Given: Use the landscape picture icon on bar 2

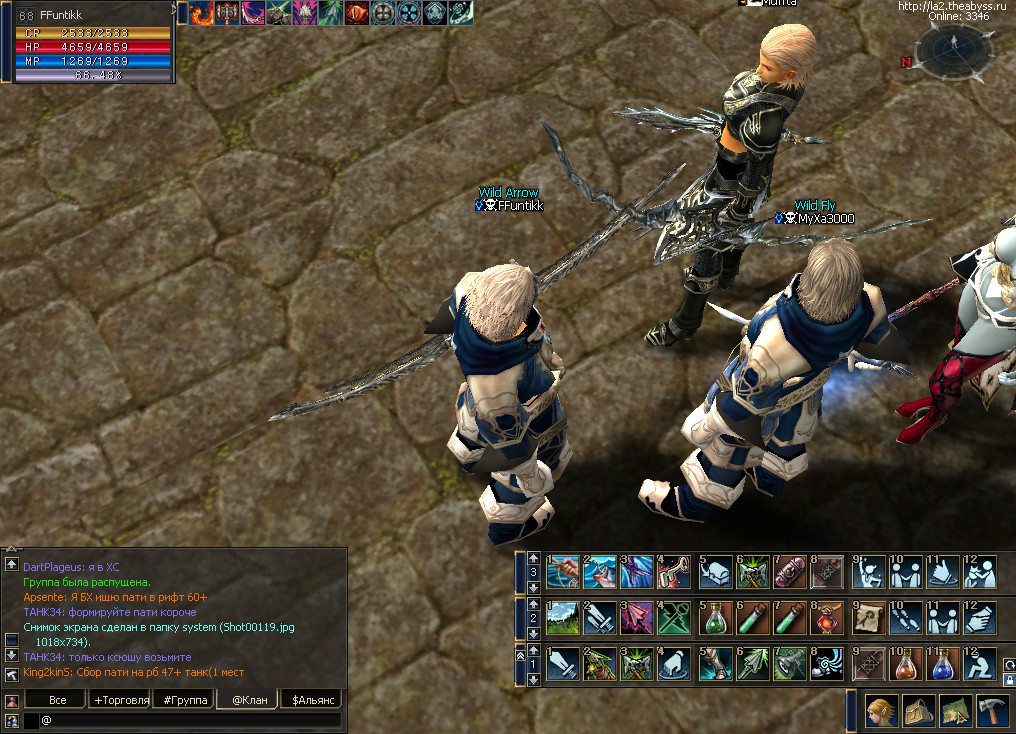Looking at the screenshot, I should (564, 617).
